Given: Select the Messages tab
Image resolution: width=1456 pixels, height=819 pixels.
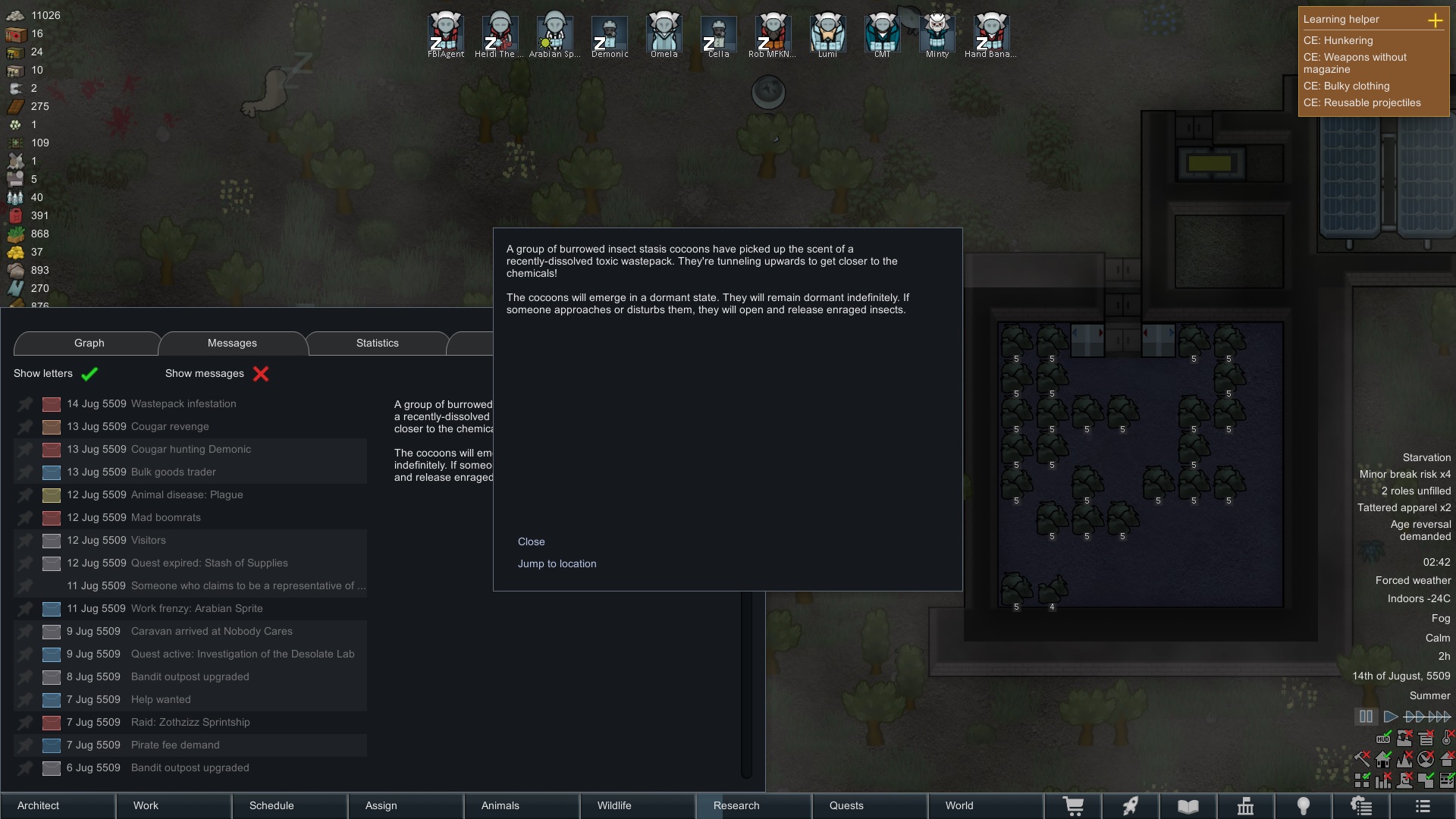Looking at the screenshot, I should point(232,343).
